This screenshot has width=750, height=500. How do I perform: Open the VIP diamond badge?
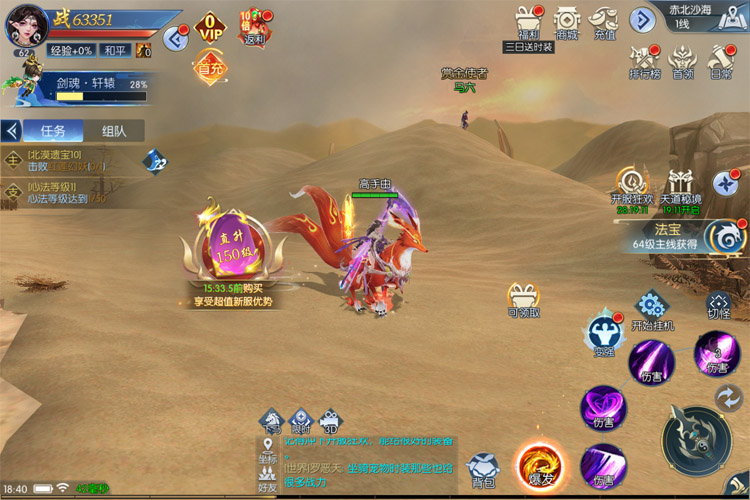(209, 27)
